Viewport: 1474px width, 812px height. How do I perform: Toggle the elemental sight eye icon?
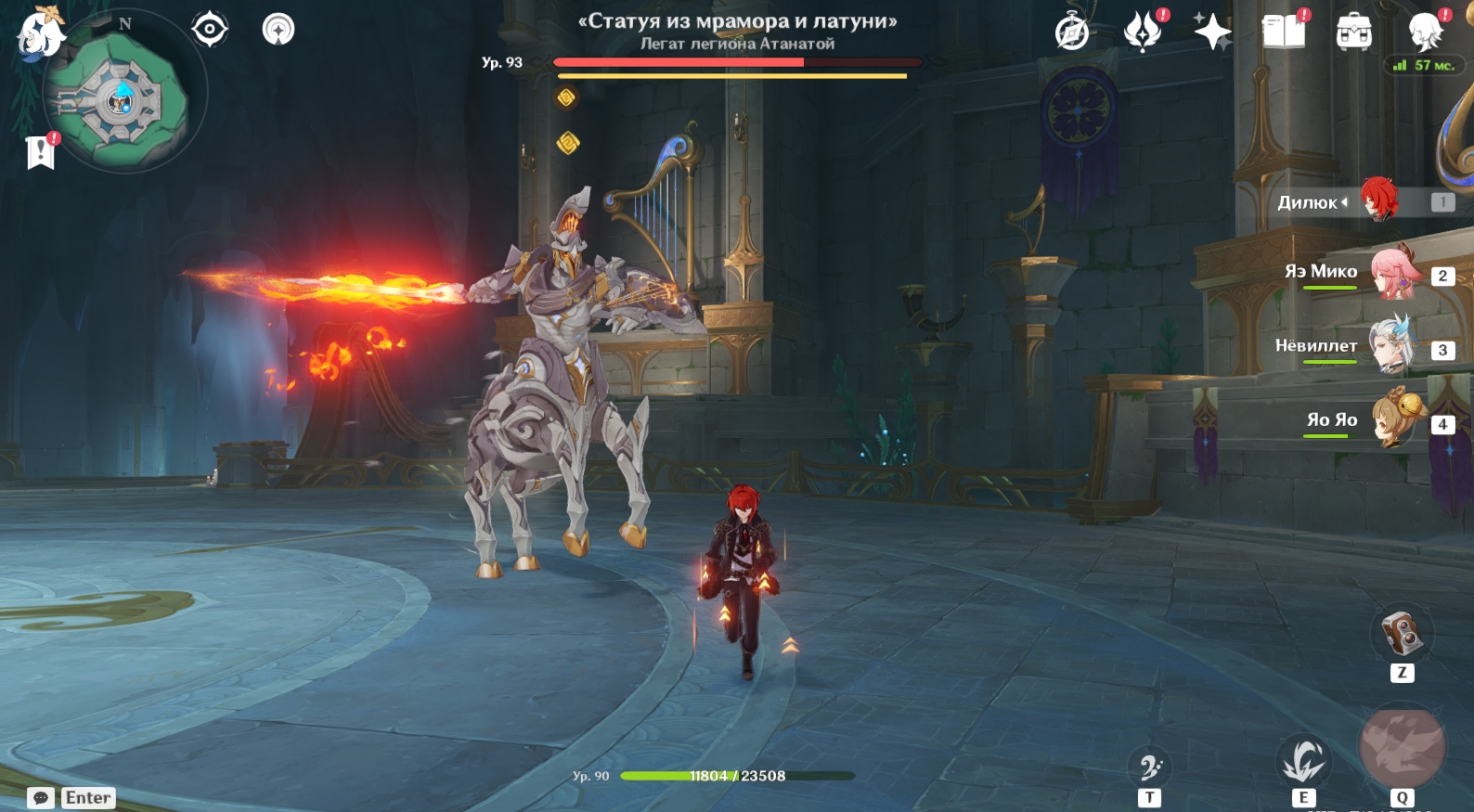[x=210, y=30]
